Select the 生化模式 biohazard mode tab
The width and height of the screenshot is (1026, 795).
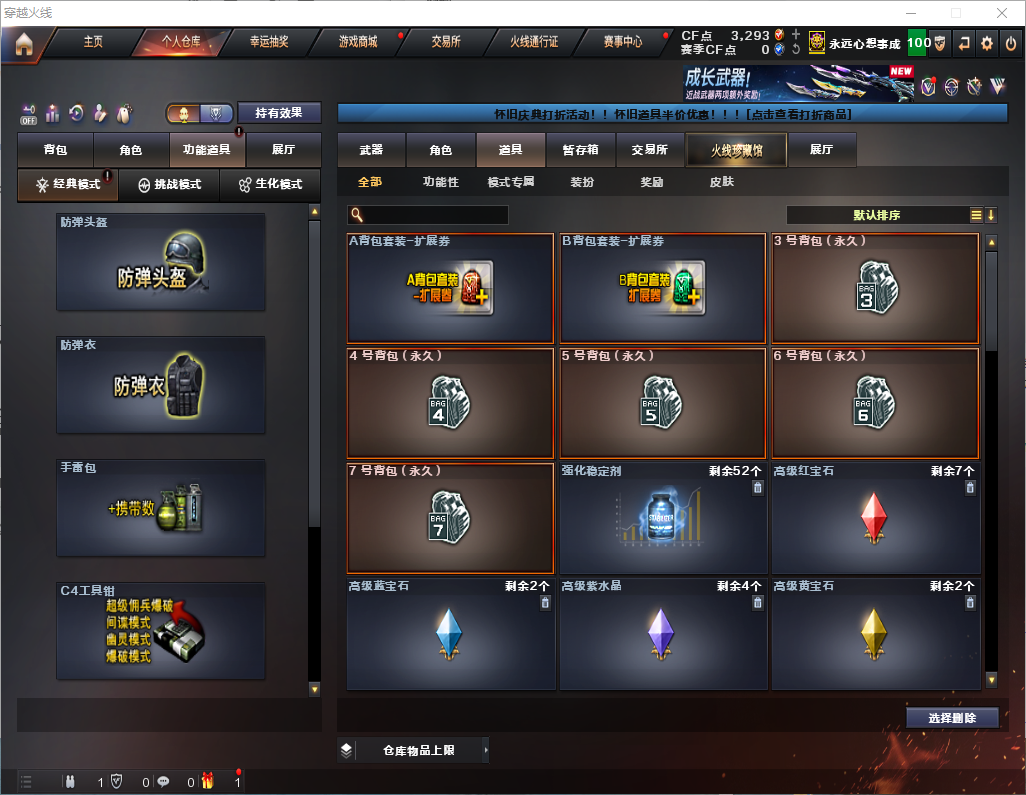click(265, 185)
